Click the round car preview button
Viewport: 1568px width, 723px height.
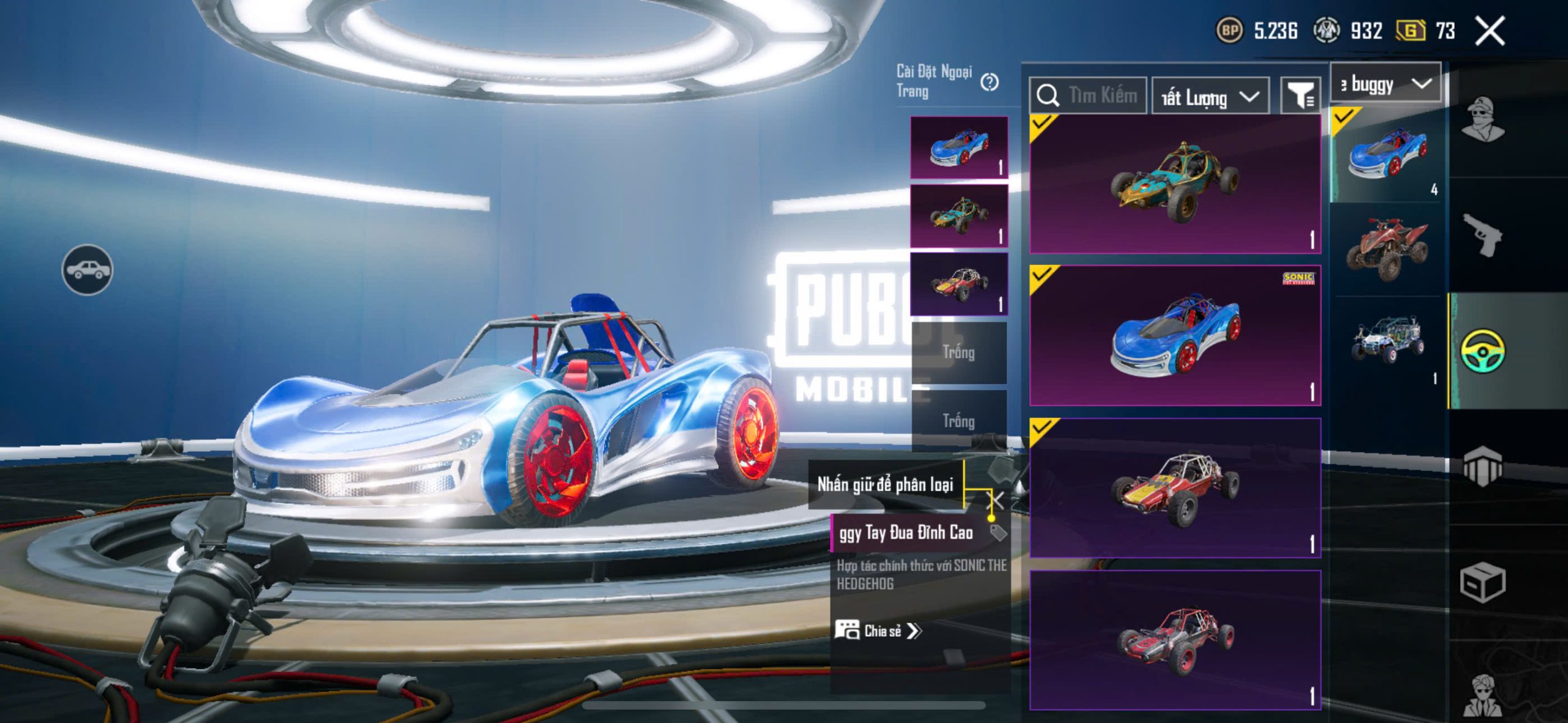point(87,269)
